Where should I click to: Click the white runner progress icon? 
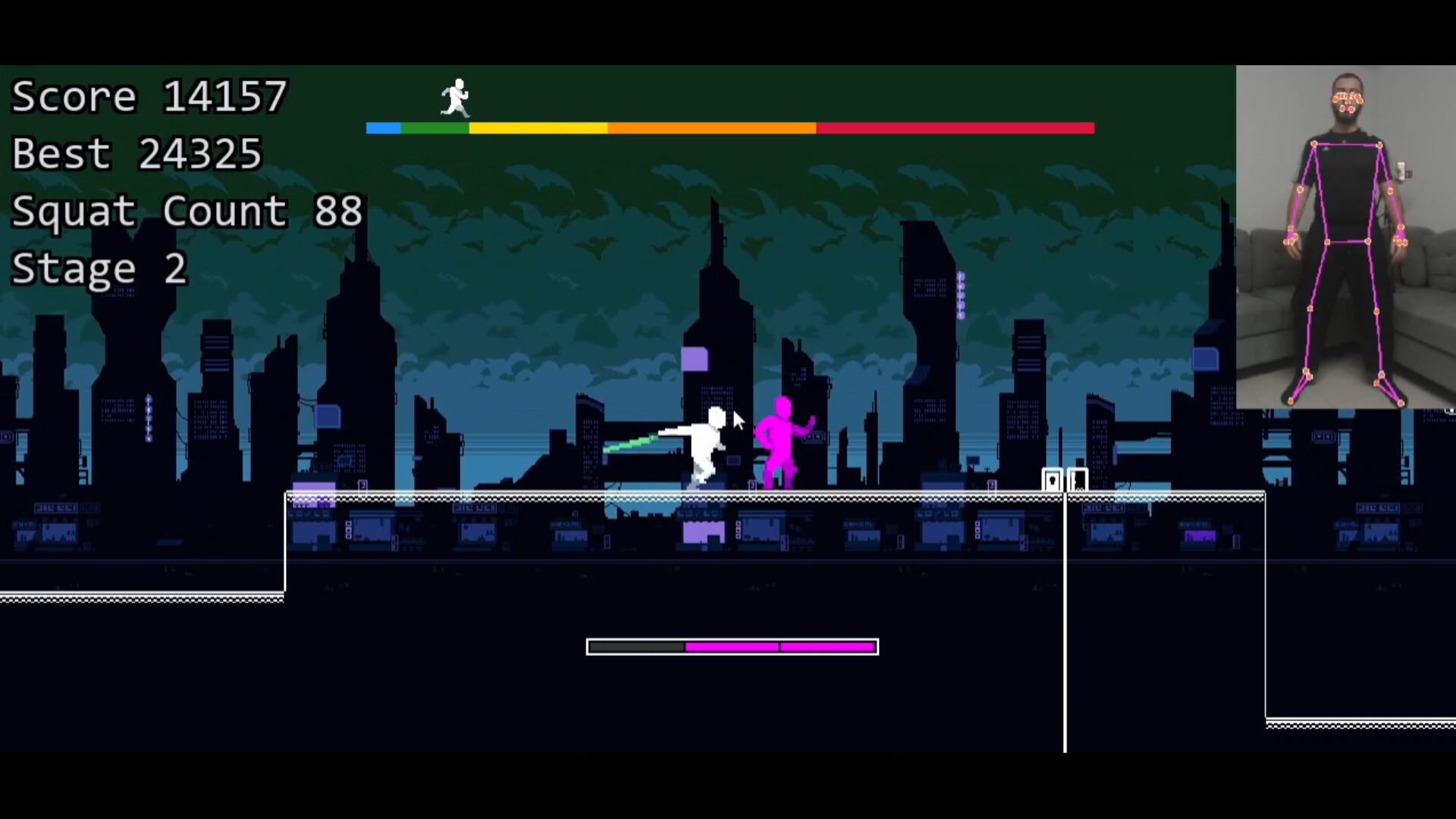pyautogui.click(x=455, y=99)
